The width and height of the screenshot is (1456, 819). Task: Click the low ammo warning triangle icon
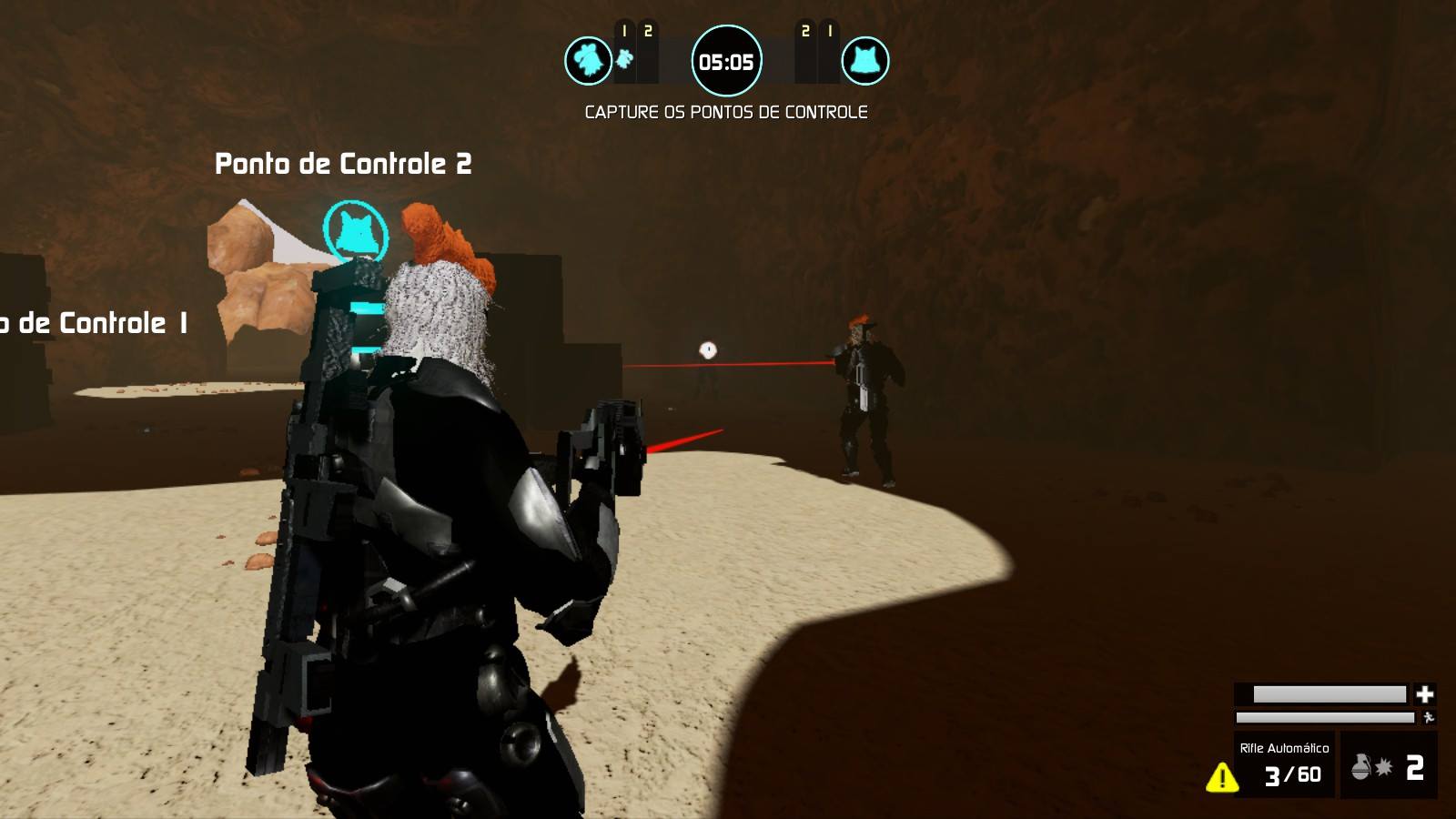point(1221,776)
